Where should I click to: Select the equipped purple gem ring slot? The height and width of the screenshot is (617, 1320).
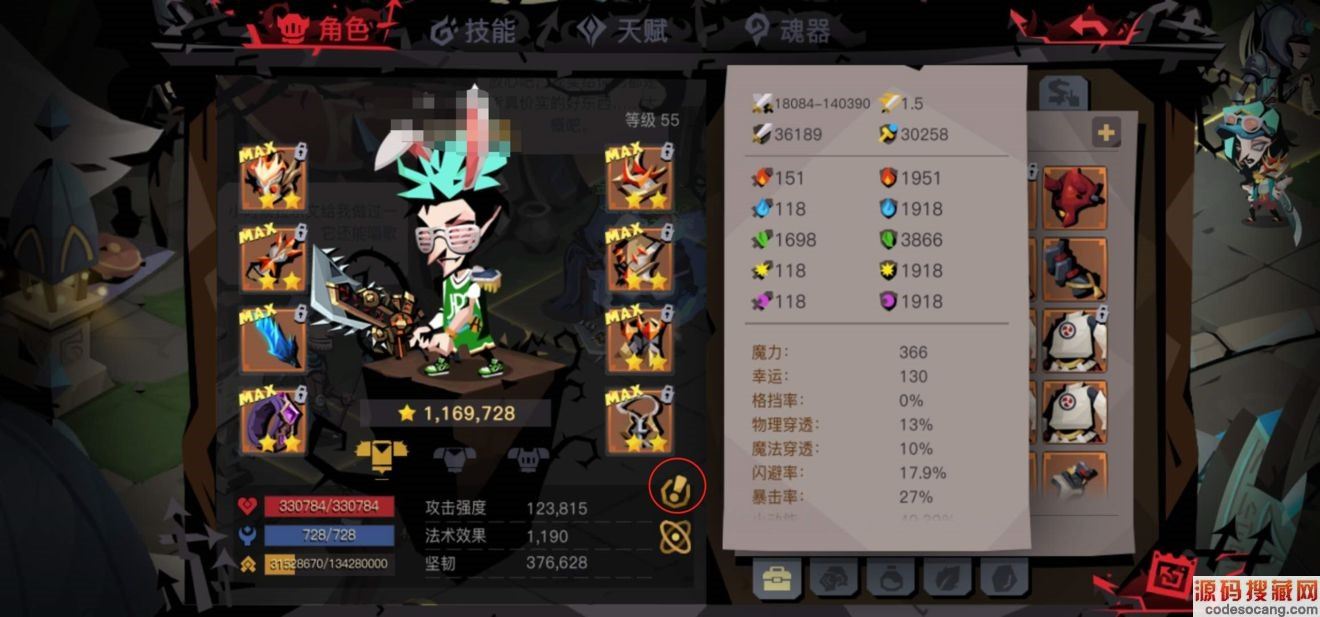point(272,420)
